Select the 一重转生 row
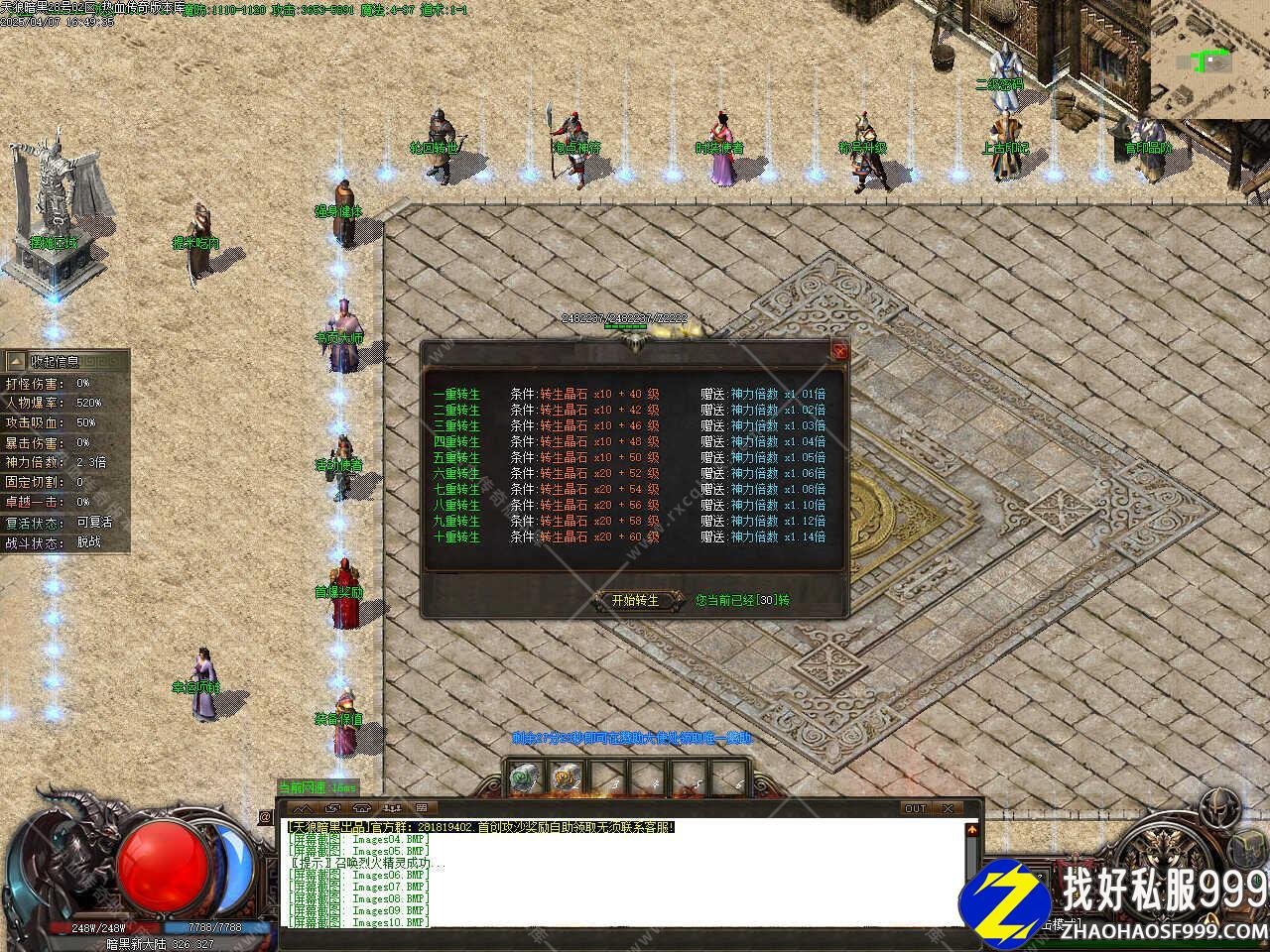This screenshot has width=1270, height=952. [x=456, y=394]
